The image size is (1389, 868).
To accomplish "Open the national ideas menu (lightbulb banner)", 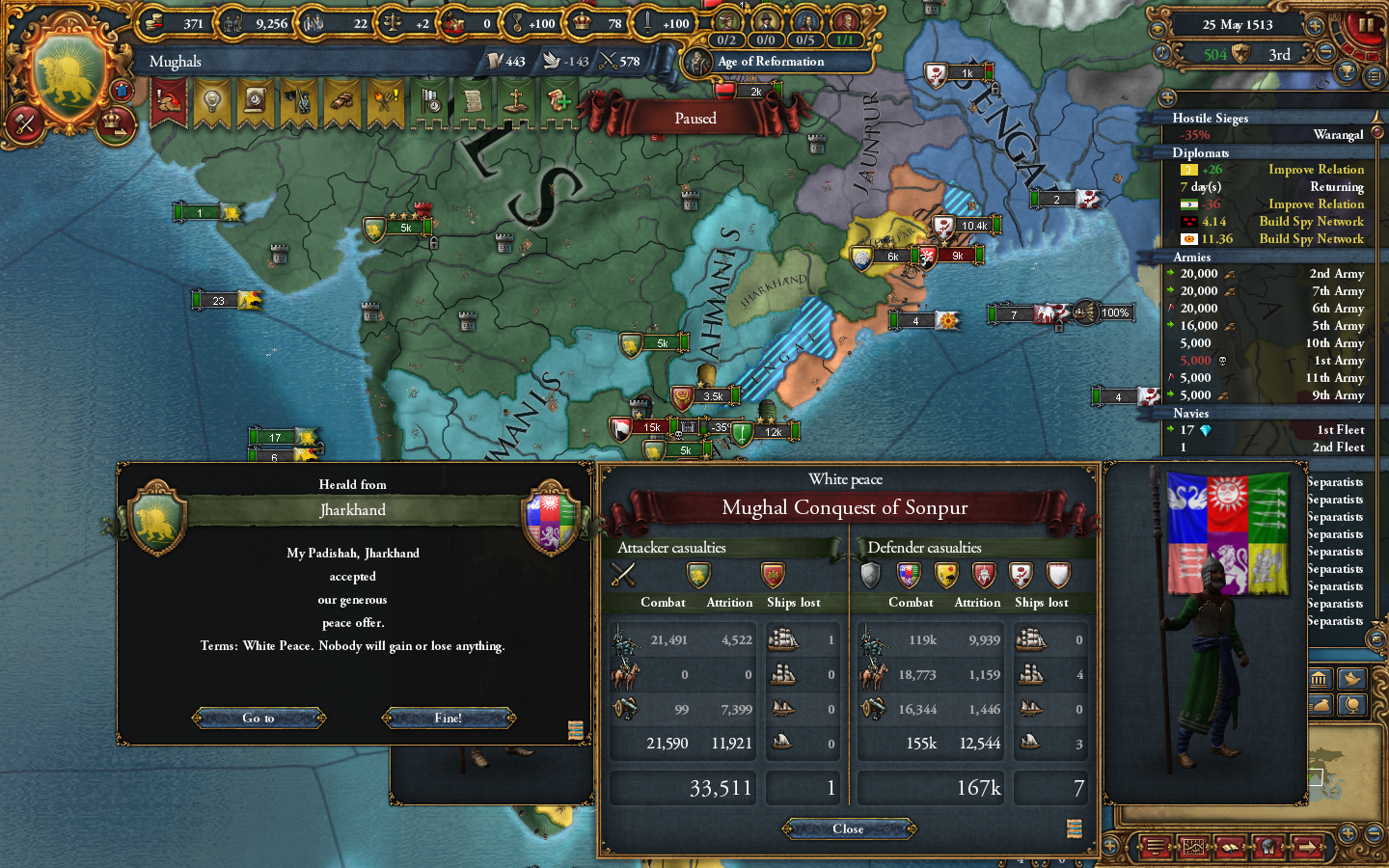I will [x=212, y=101].
